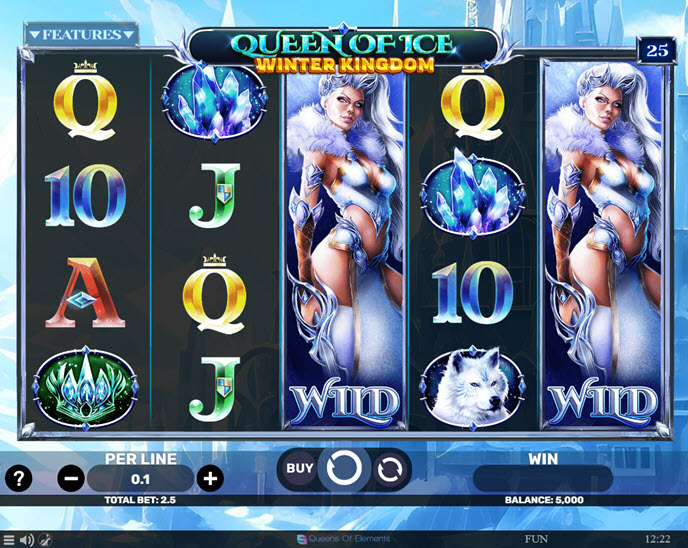688x548 pixels.
Task: Click the Queens Of Elements link
Action: point(343,540)
